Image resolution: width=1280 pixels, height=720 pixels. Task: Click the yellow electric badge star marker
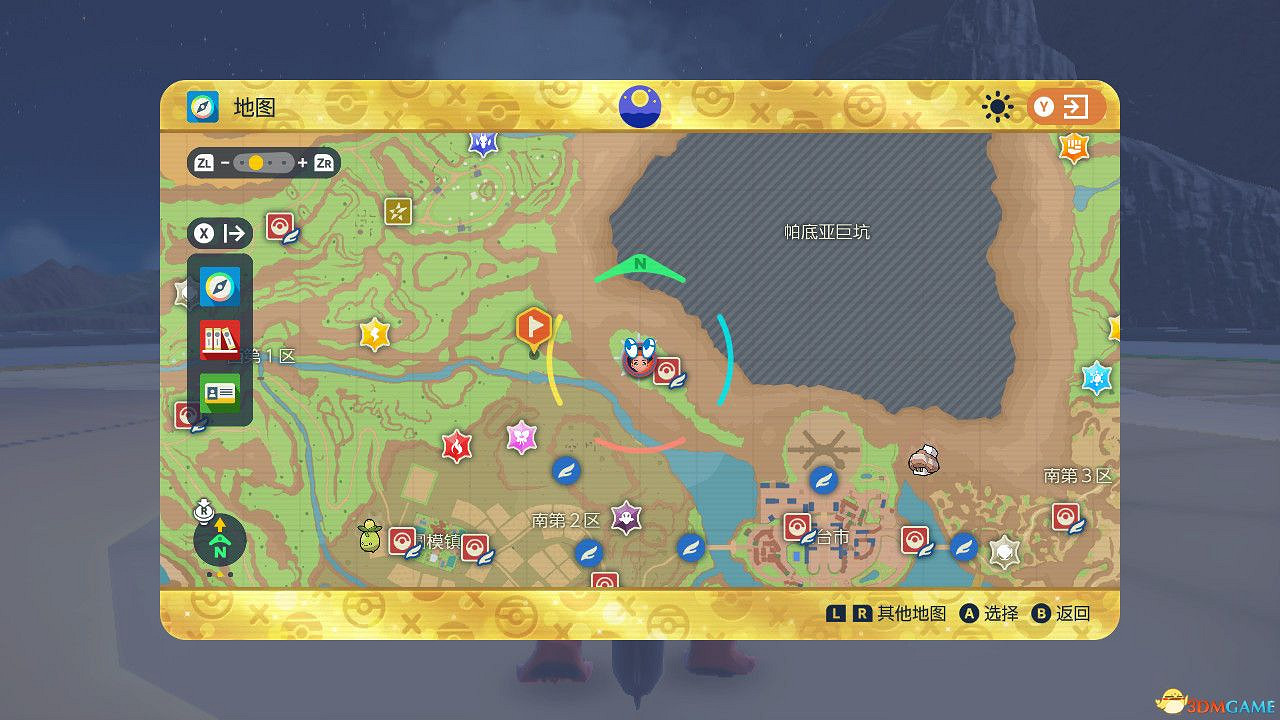372,334
